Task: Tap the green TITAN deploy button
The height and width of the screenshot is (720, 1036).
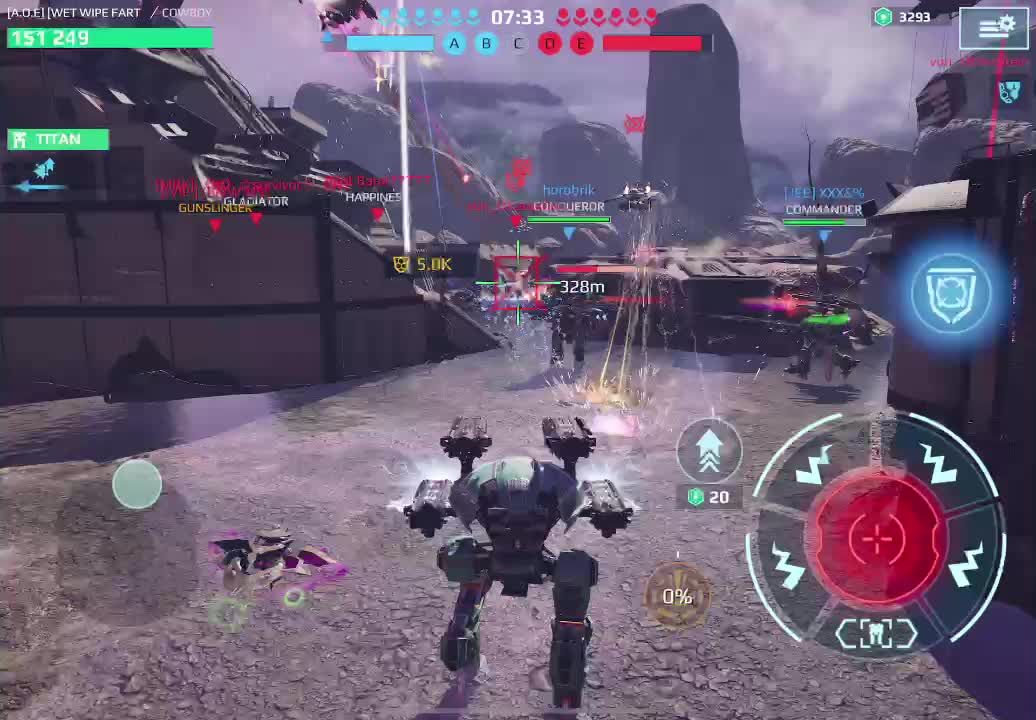Action: tap(57, 139)
